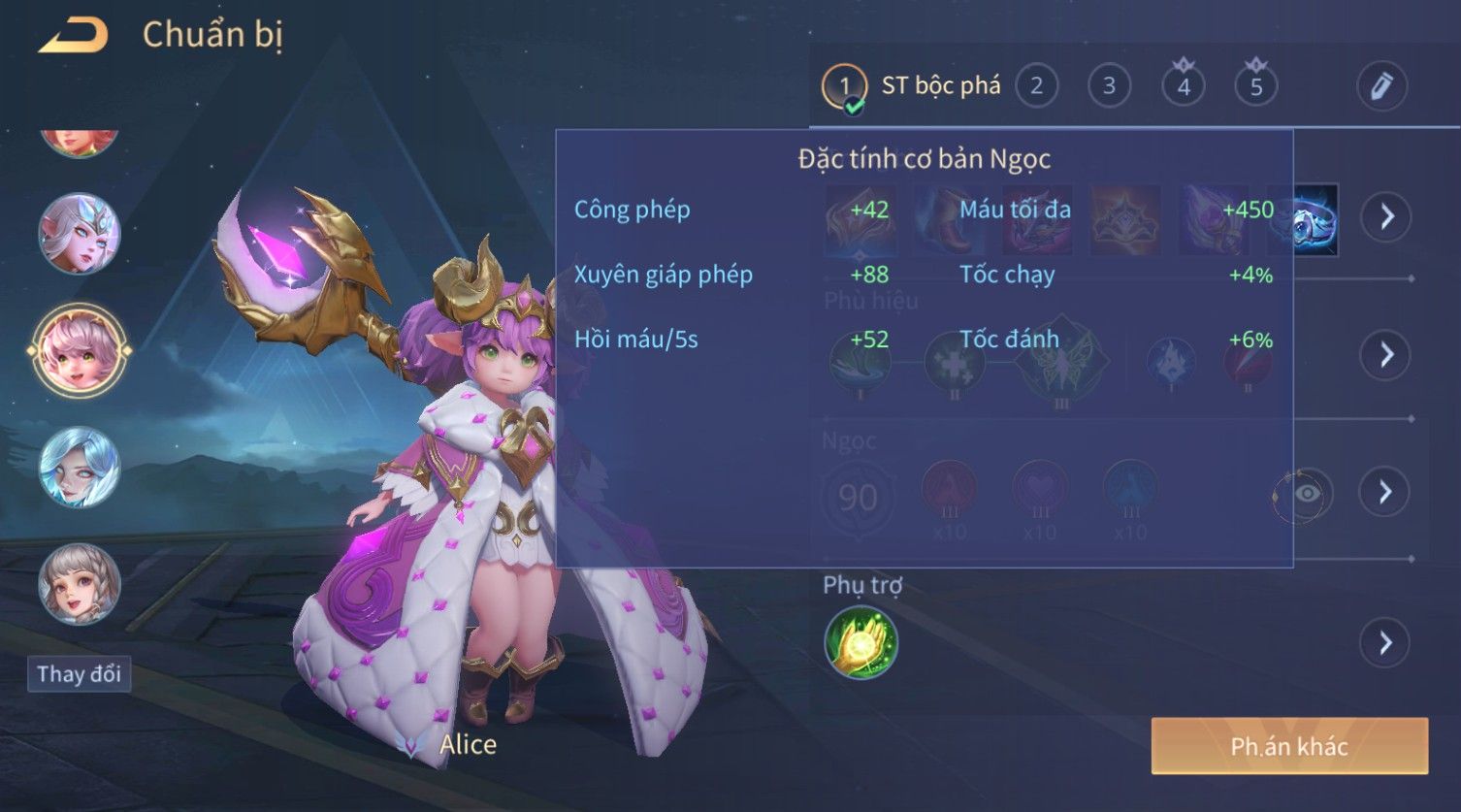Select the green Phụ trợ skill icon
Viewport: 1461px width, 812px height.
(x=860, y=642)
